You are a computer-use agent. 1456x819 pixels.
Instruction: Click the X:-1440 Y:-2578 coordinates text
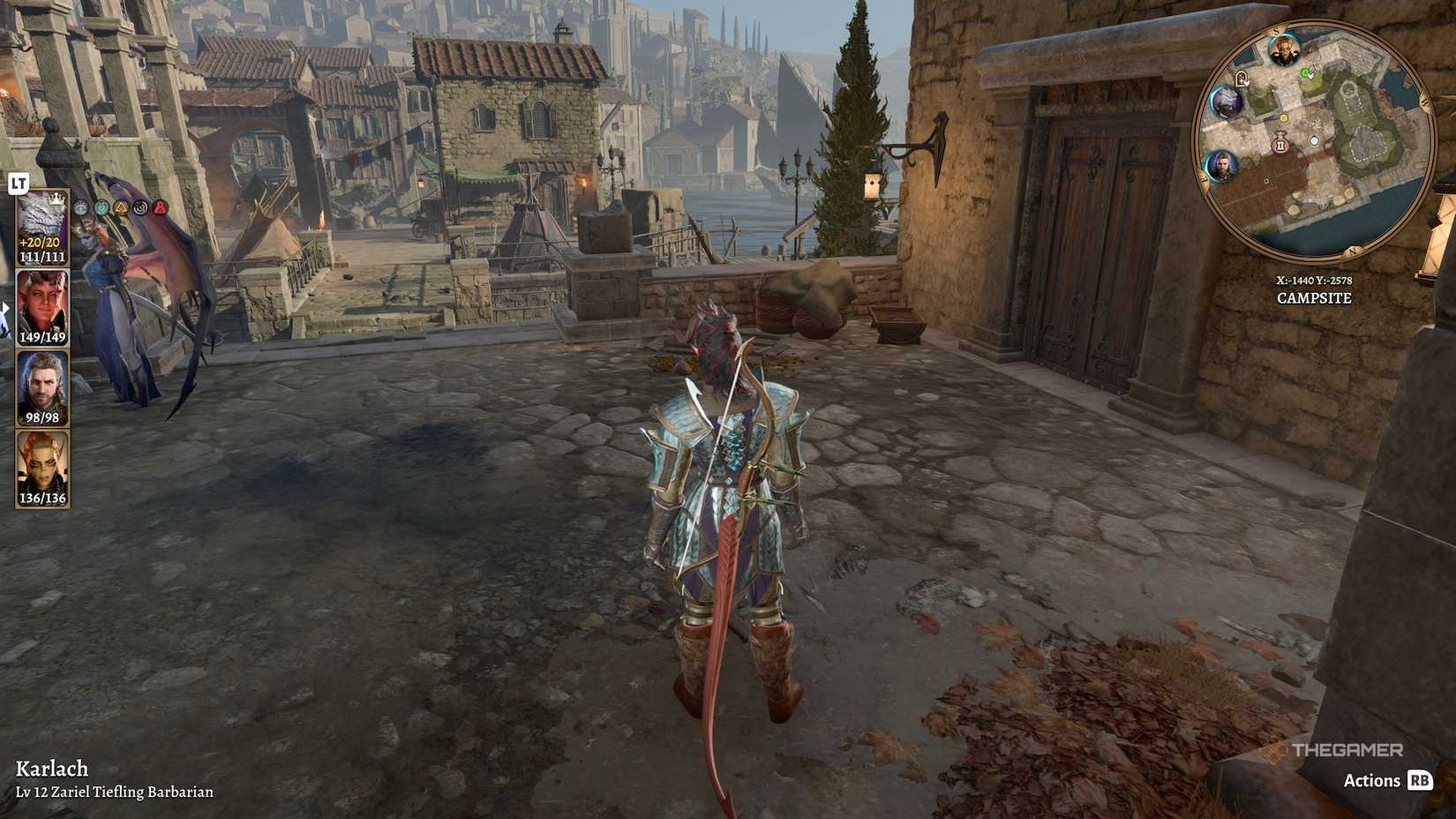pyautogui.click(x=1314, y=281)
